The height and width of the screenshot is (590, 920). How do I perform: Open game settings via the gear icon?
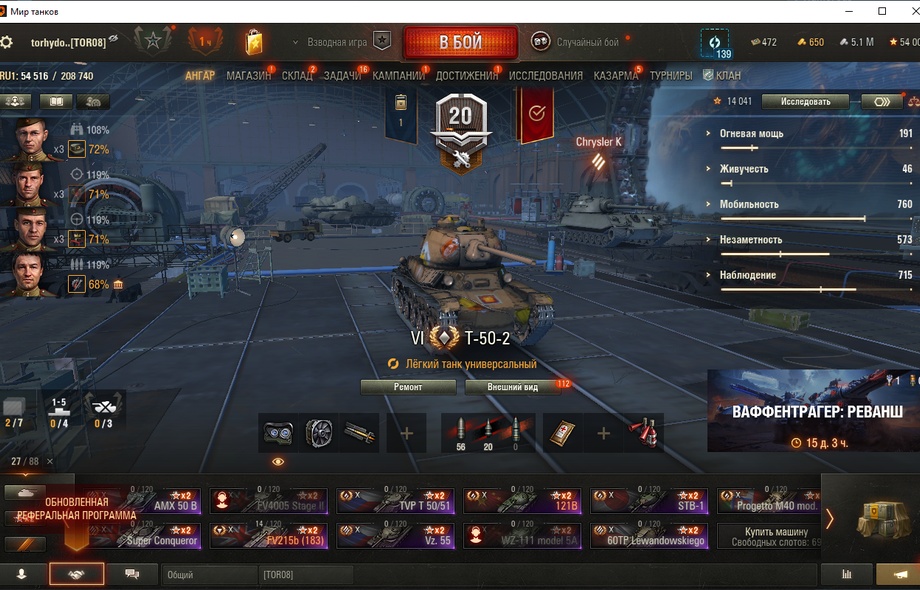pyautogui.click(x=7, y=42)
